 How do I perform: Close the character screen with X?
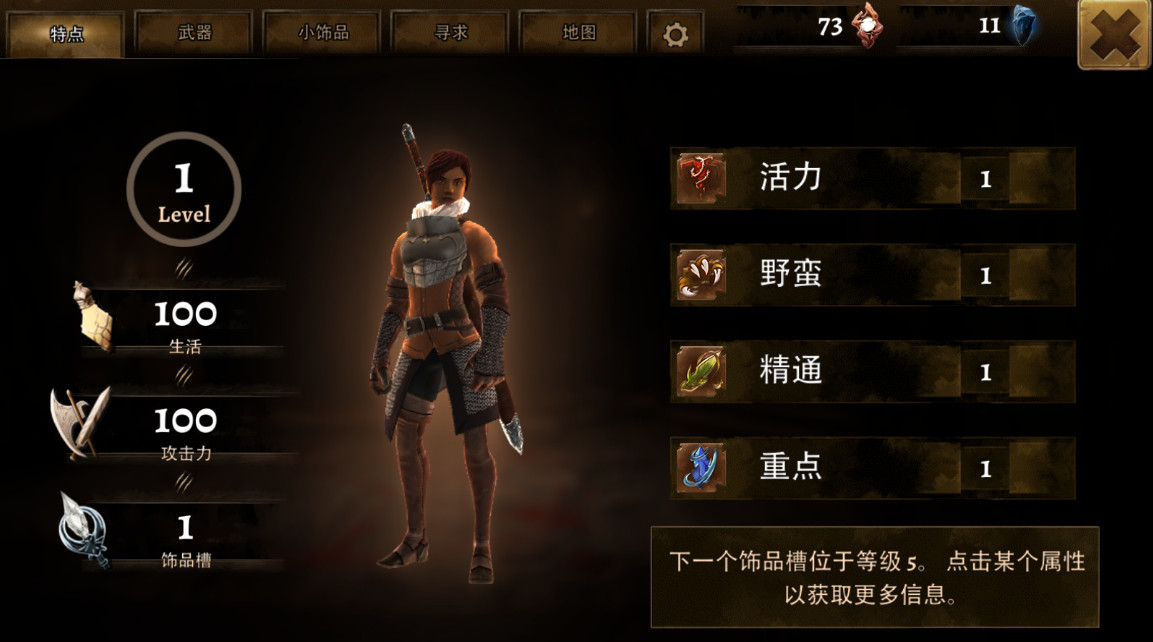click(1114, 35)
